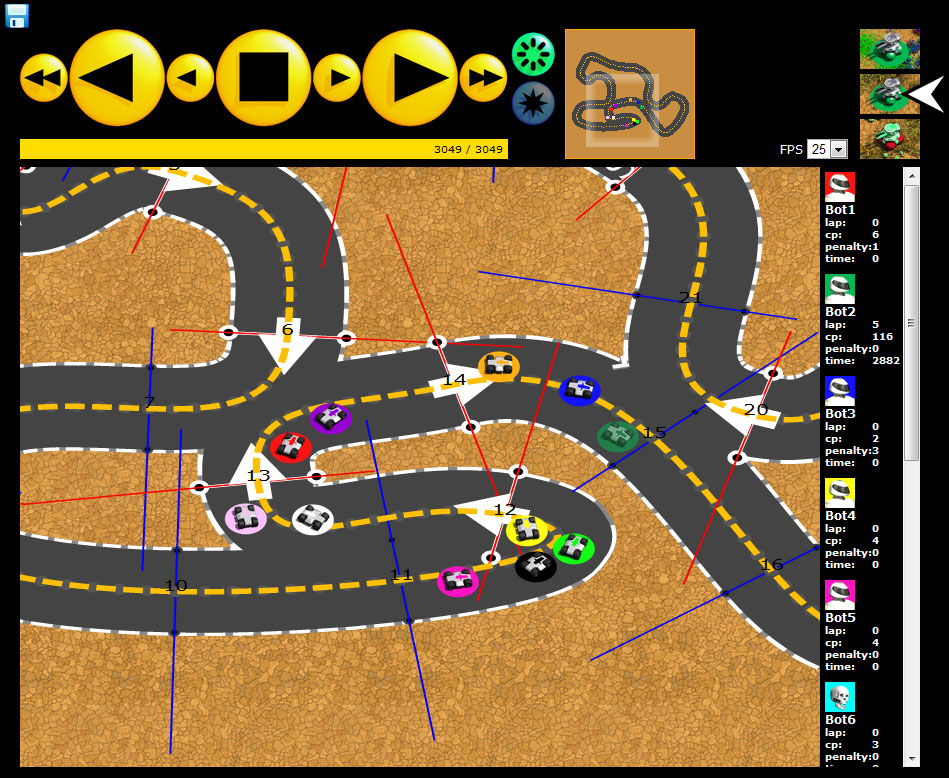Play the replay with the large right arrow
Screen dimensions: 949x778
point(410,78)
